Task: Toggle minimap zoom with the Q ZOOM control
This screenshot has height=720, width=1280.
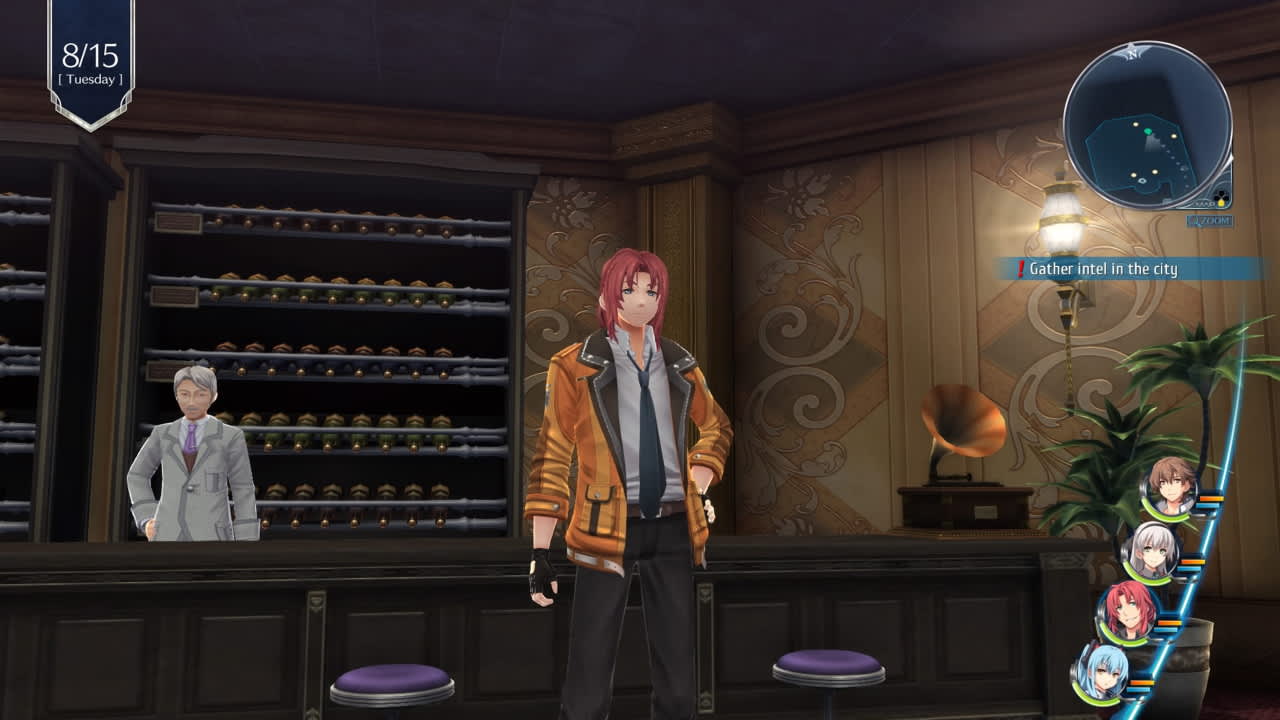Action: (x=1209, y=219)
